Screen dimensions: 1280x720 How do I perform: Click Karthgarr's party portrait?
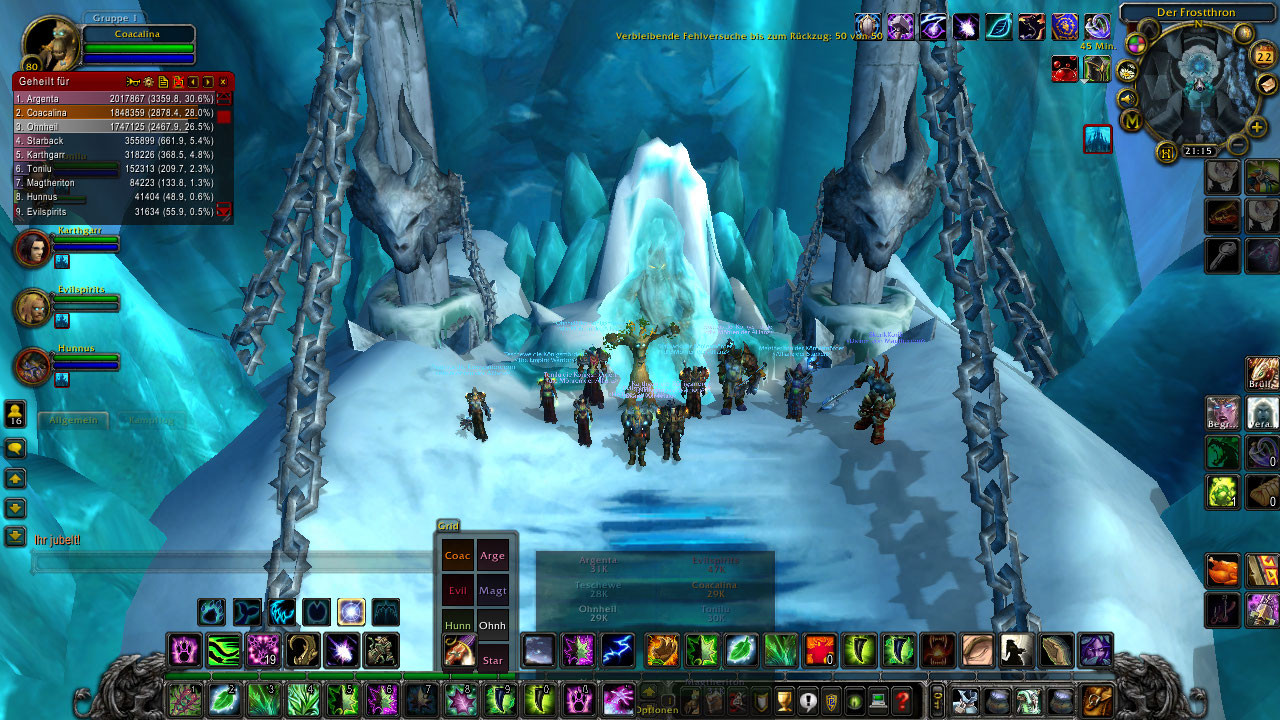[x=32, y=248]
